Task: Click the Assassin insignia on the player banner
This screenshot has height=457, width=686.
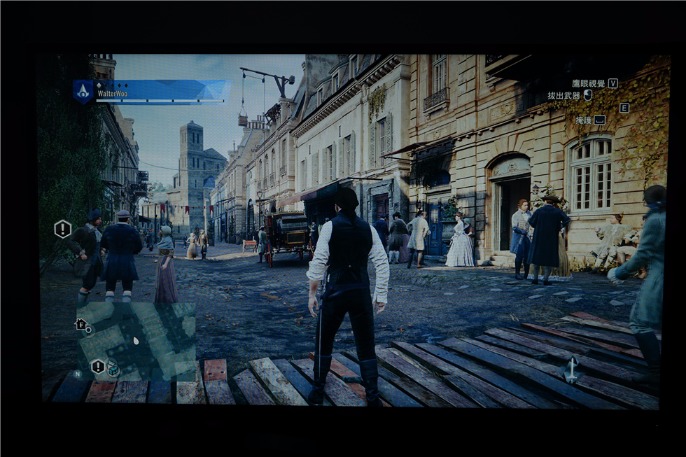Action: pyautogui.click(x=83, y=91)
